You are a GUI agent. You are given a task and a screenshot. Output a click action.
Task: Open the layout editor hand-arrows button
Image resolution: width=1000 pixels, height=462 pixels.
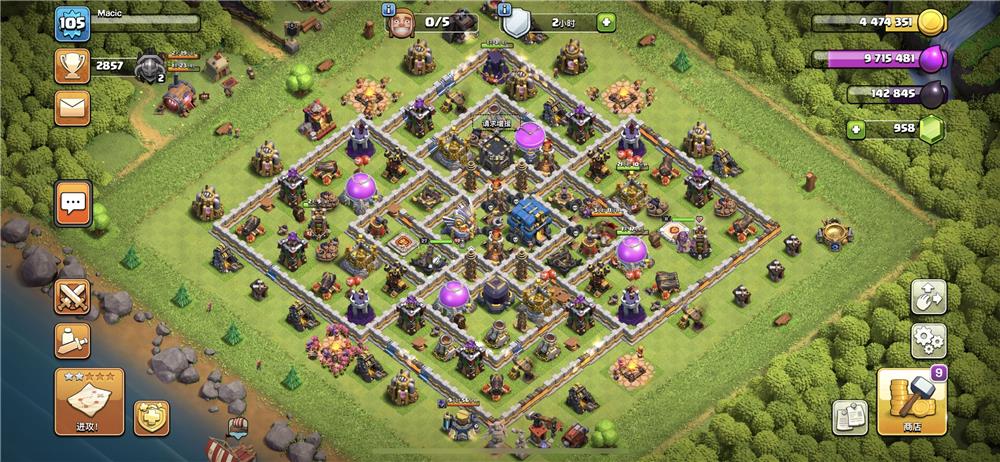[x=928, y=297]
